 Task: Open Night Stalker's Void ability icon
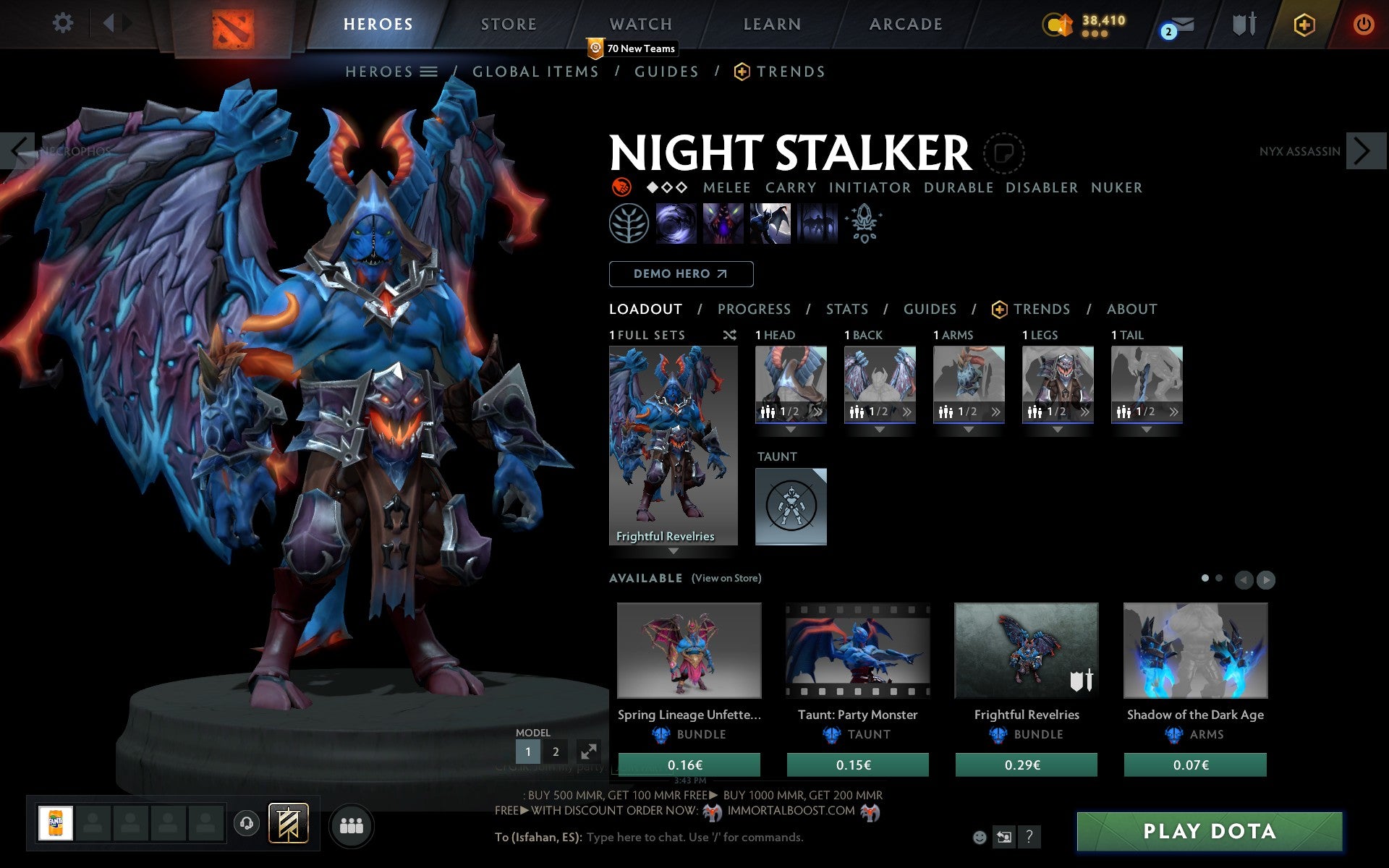[x=676, y=224]
